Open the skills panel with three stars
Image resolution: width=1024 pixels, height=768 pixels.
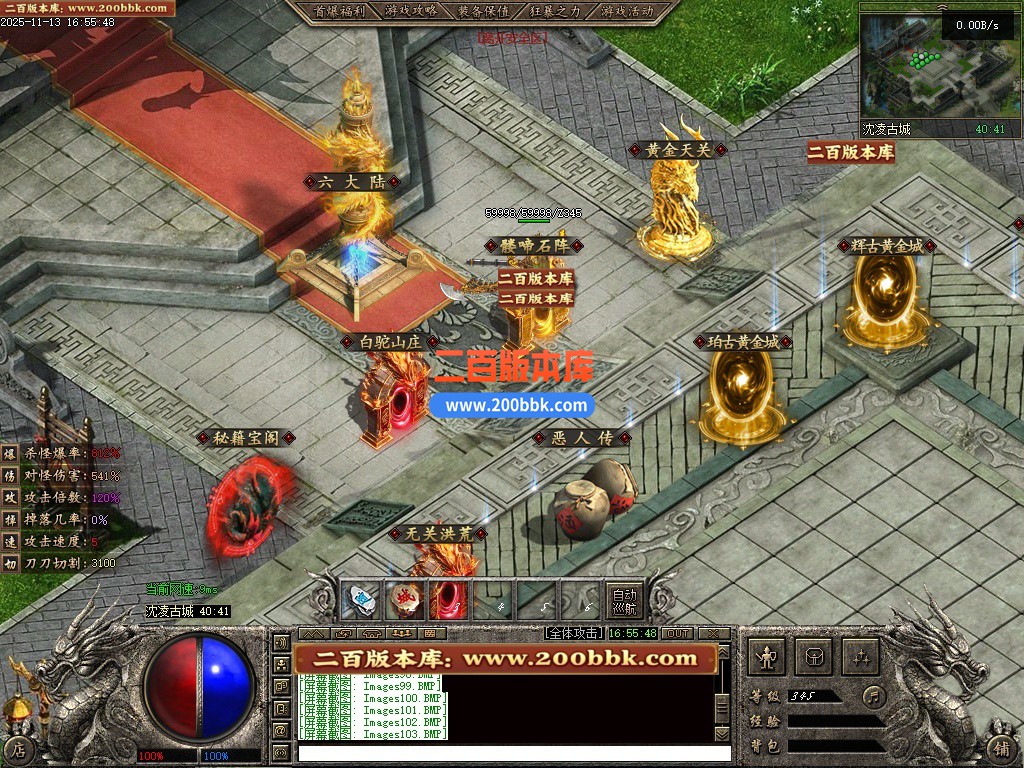click(x=861, y=657)
